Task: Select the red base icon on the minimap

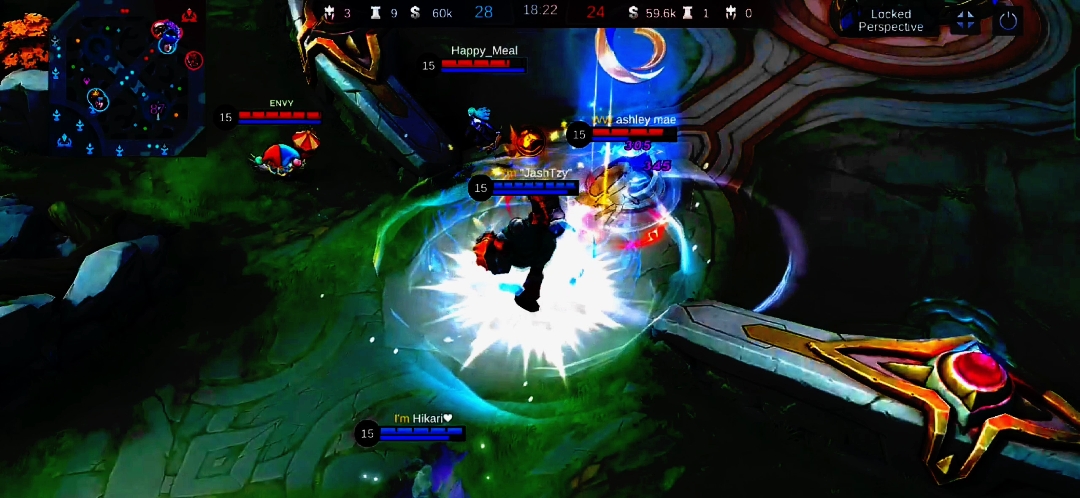Action: pos(190,15)
